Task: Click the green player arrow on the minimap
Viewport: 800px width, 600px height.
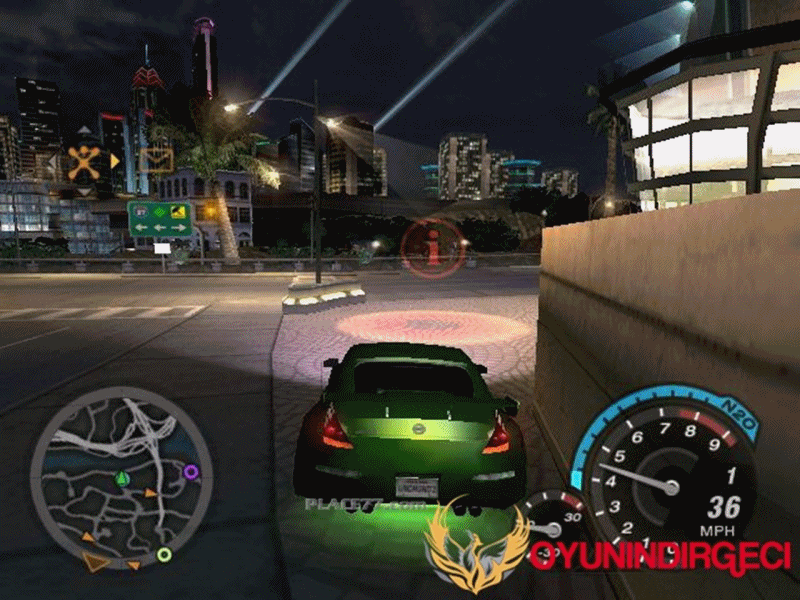Action: 121,479
